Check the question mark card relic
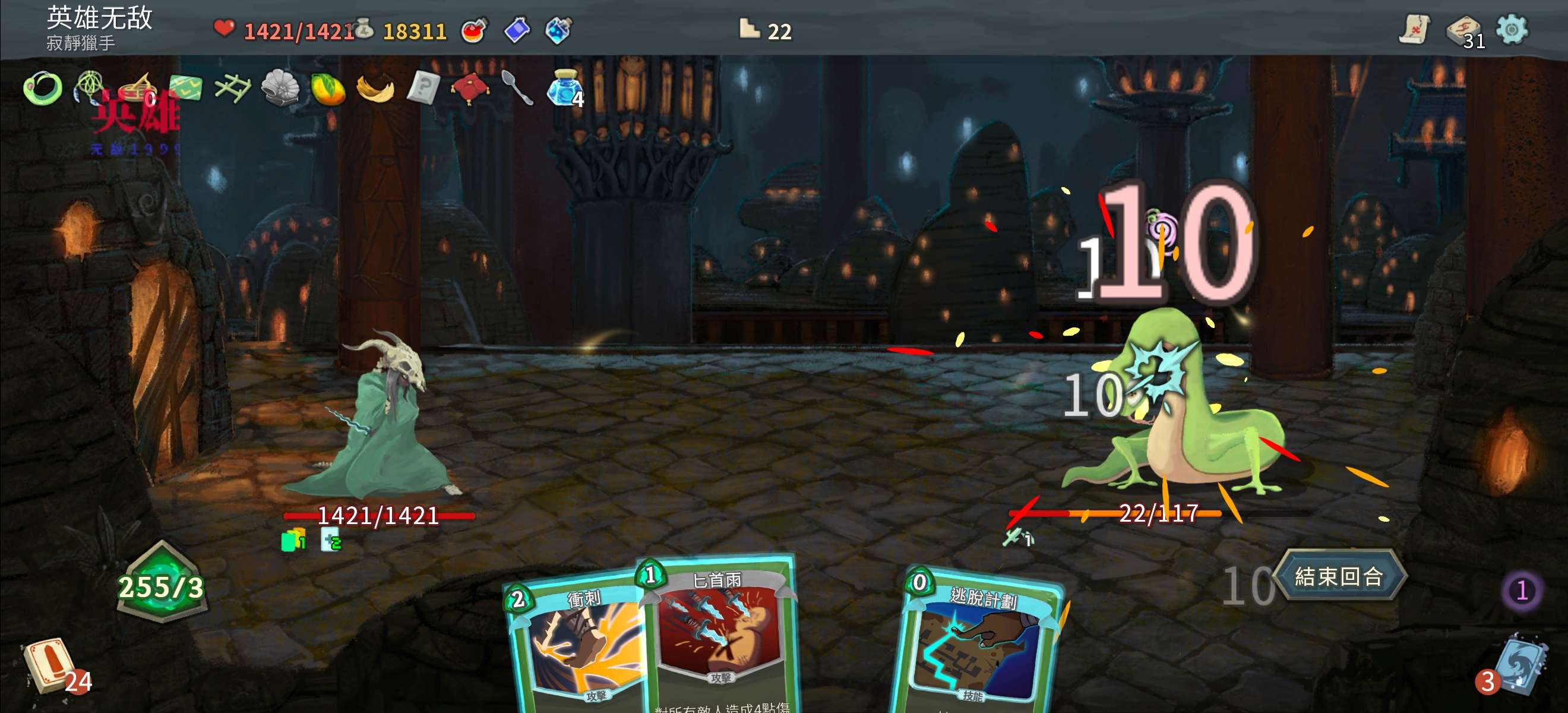The height and width of the screenshot is (713, 1568). click(x=423, y=88)
